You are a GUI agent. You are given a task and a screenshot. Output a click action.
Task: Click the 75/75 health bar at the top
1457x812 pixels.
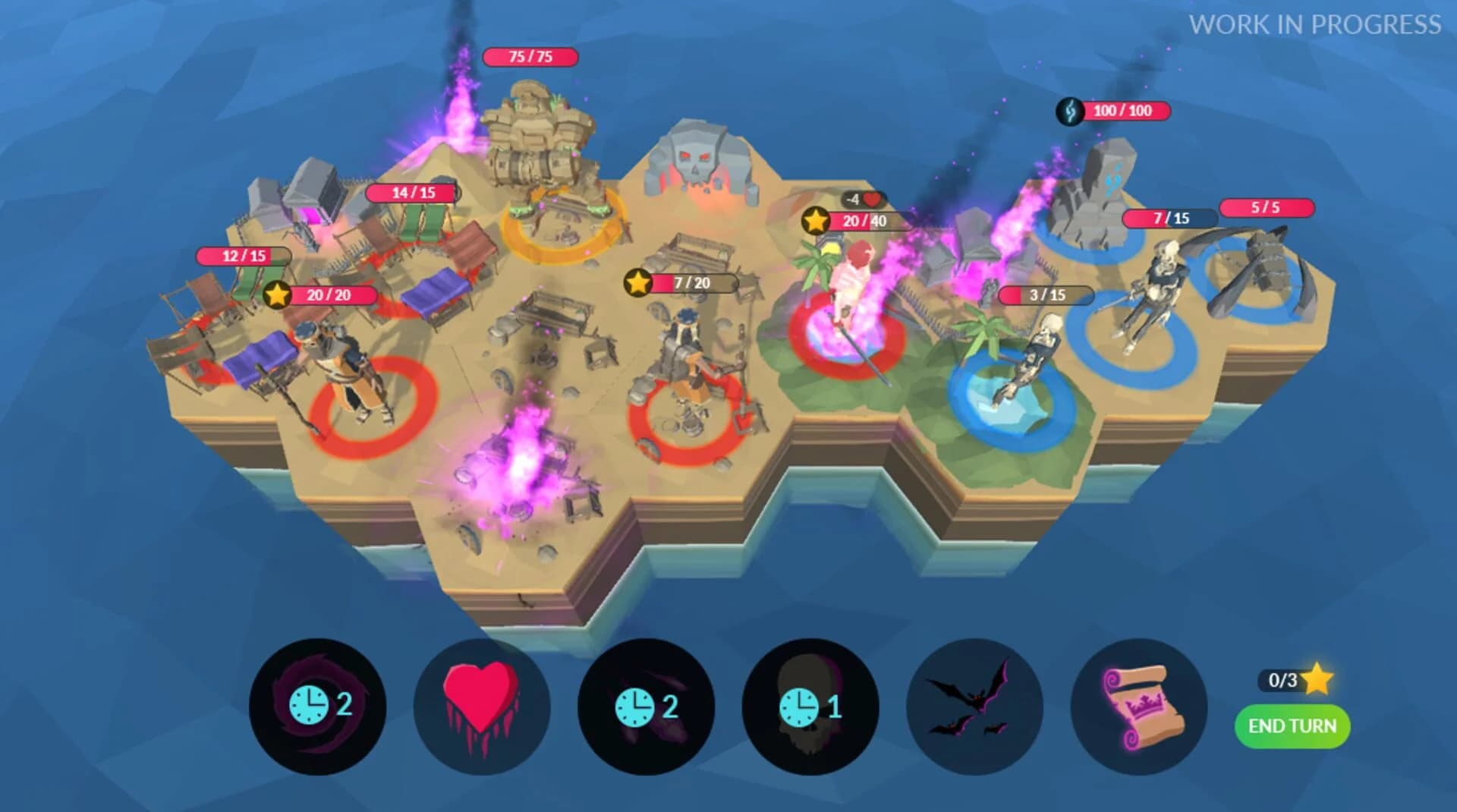pyautogui.click(x=531, y=58)
